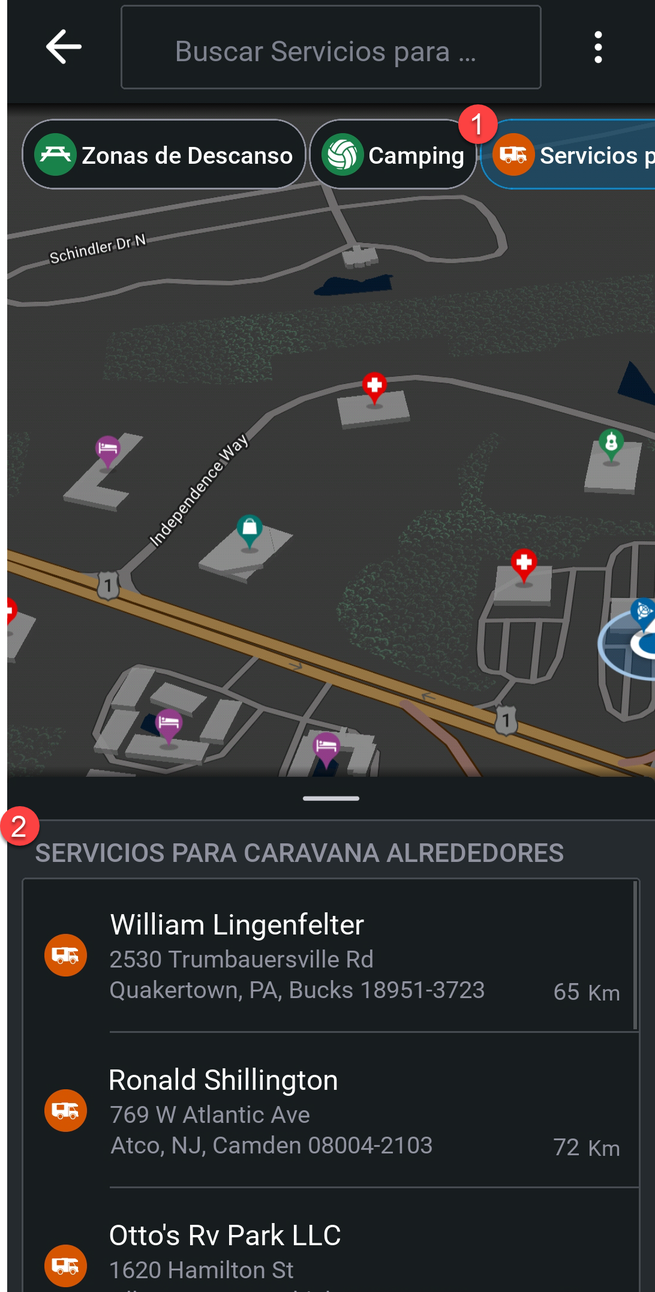Choose the Camping category chip

pos(393,155)
